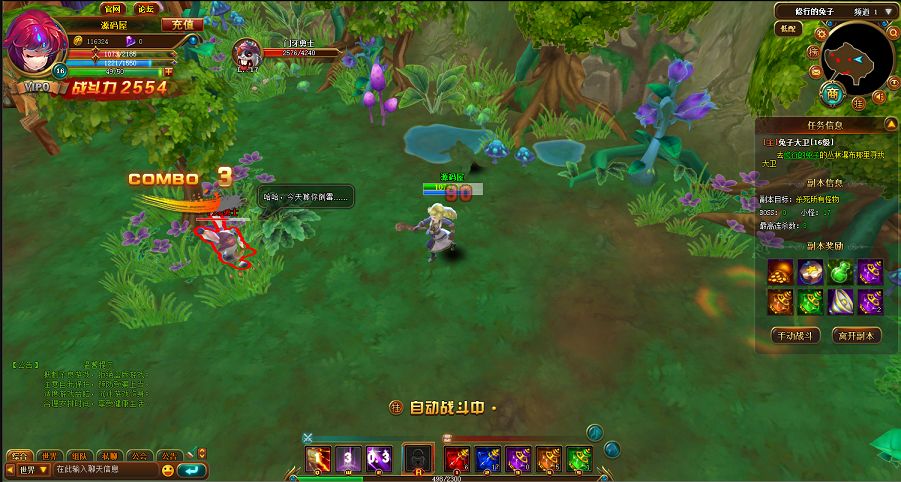901x482 pixels.
Task: Open the 论坛 forum link
Action: tap(145, 8)
